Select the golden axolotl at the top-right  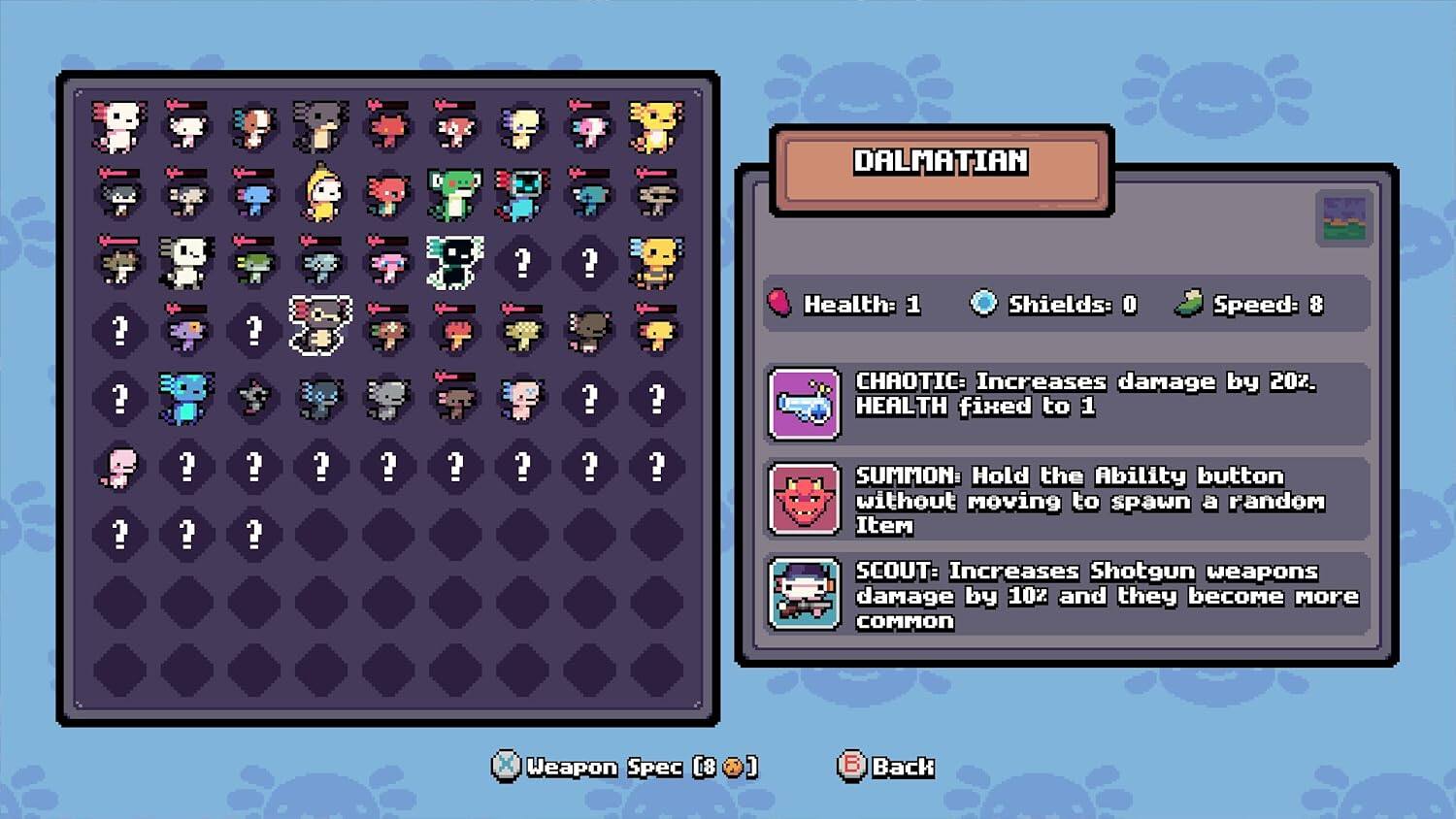[656, 127]
